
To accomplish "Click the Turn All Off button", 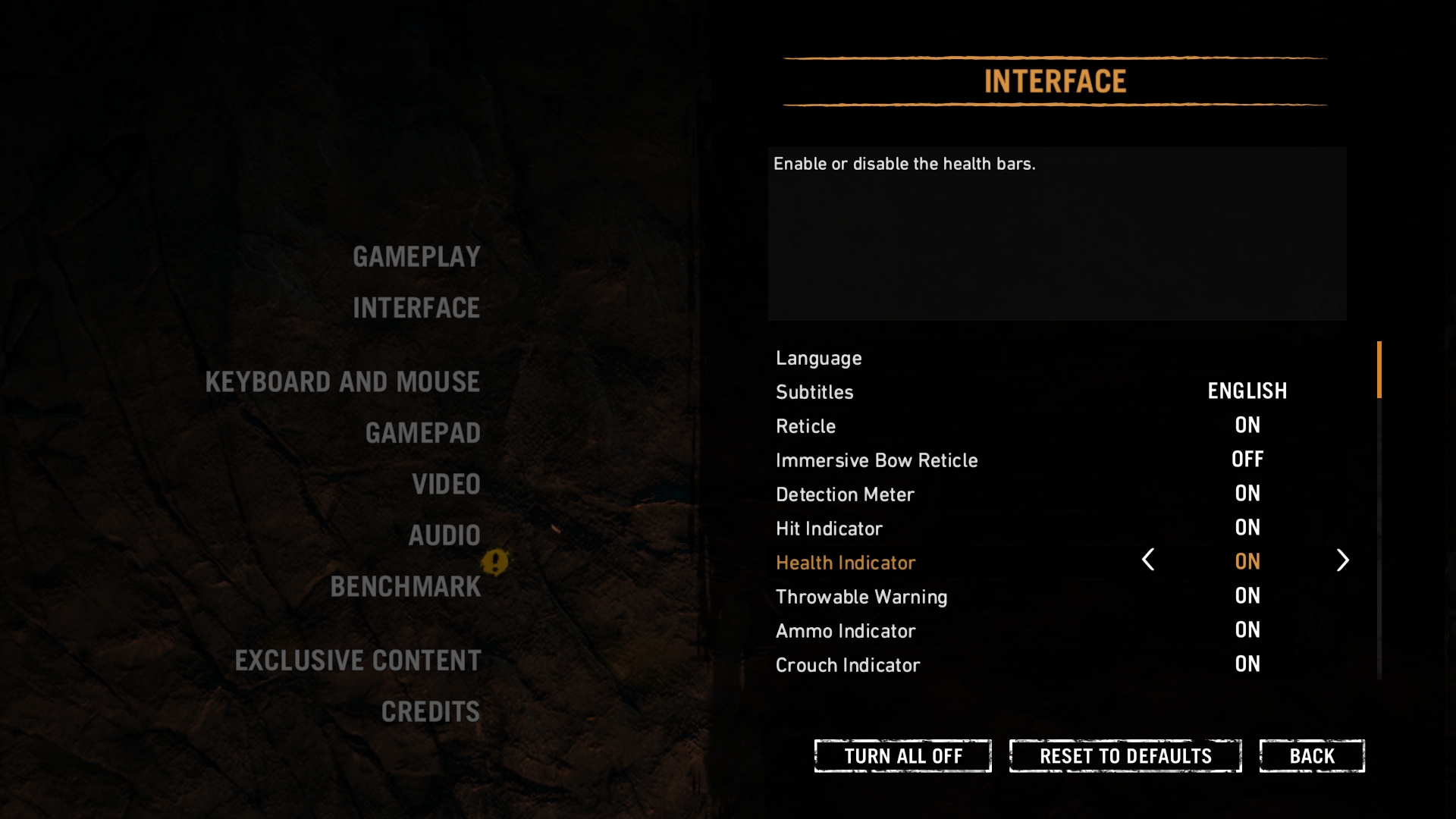I will [902, 756].
